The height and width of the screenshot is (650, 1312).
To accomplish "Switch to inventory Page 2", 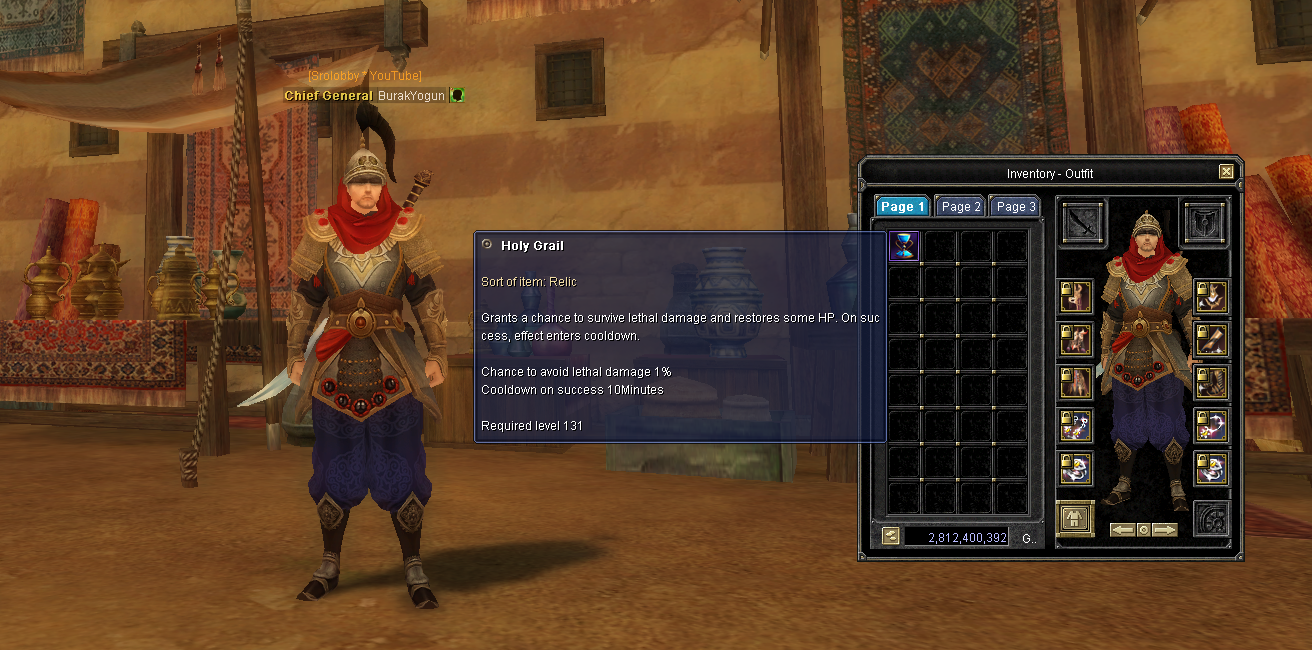I will point(960,206).
